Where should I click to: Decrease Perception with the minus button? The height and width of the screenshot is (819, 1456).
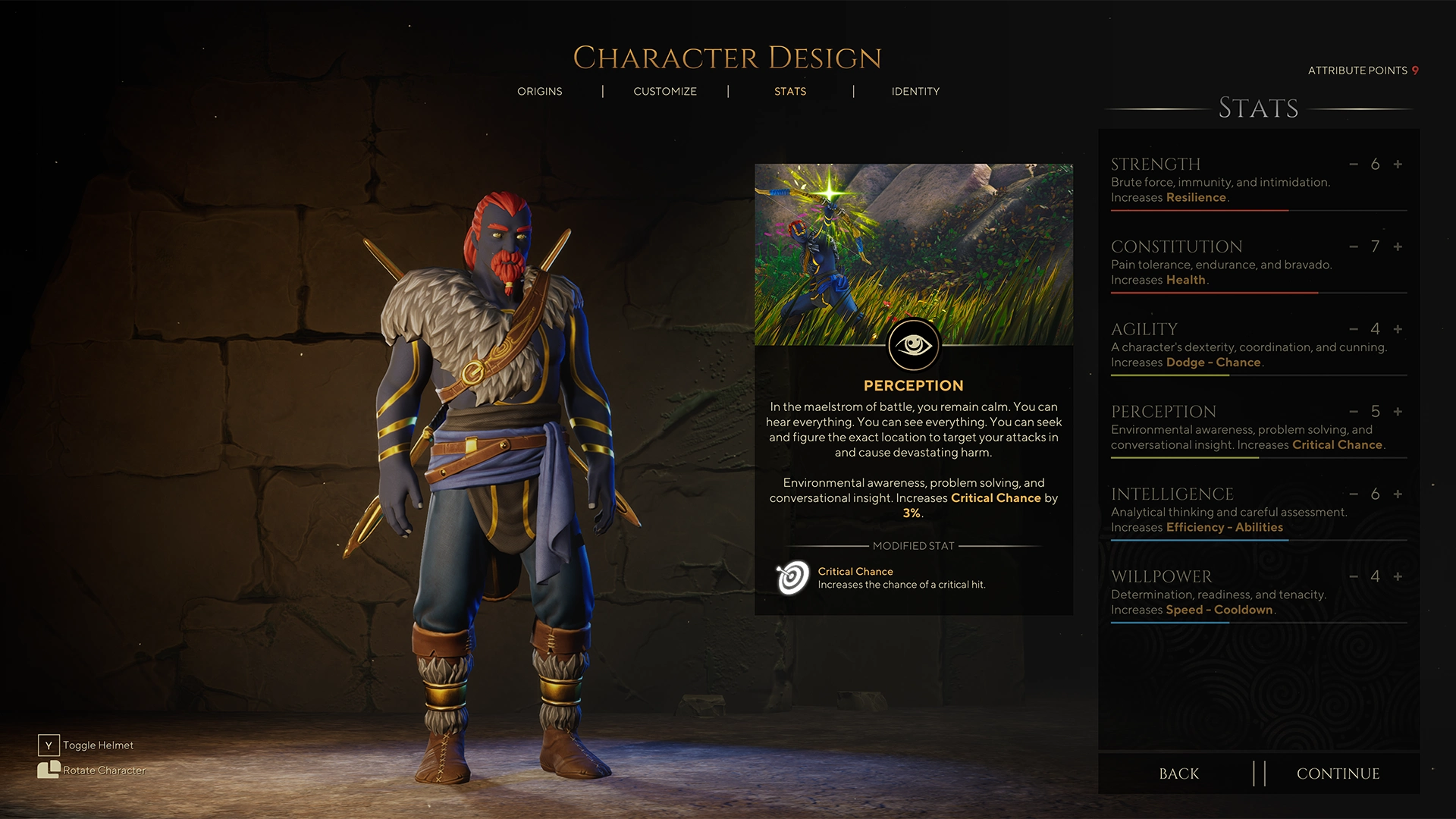click(x=1352, y=412)
